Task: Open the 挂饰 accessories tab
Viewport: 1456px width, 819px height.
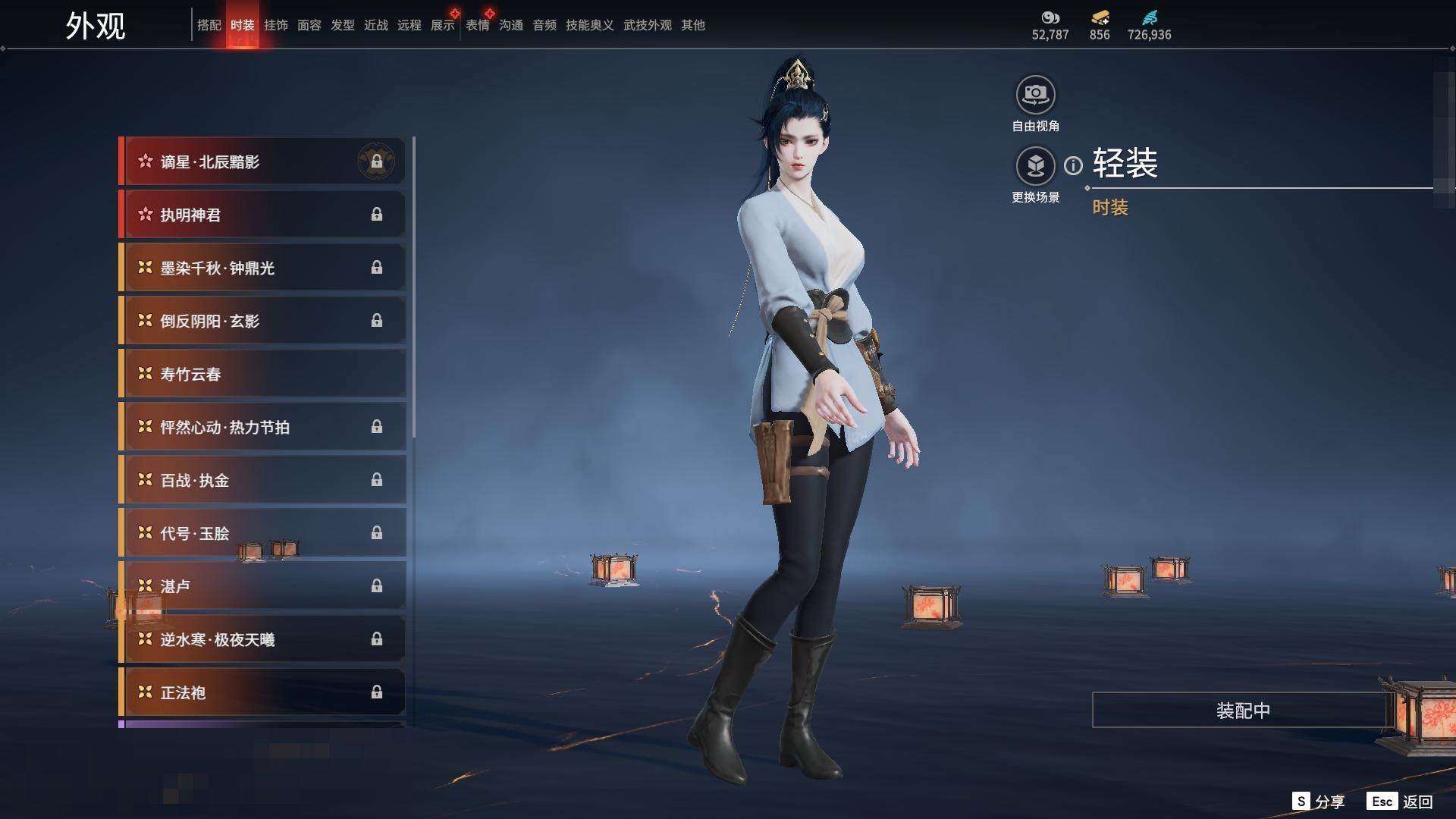Action: click(x=276, y=25)
